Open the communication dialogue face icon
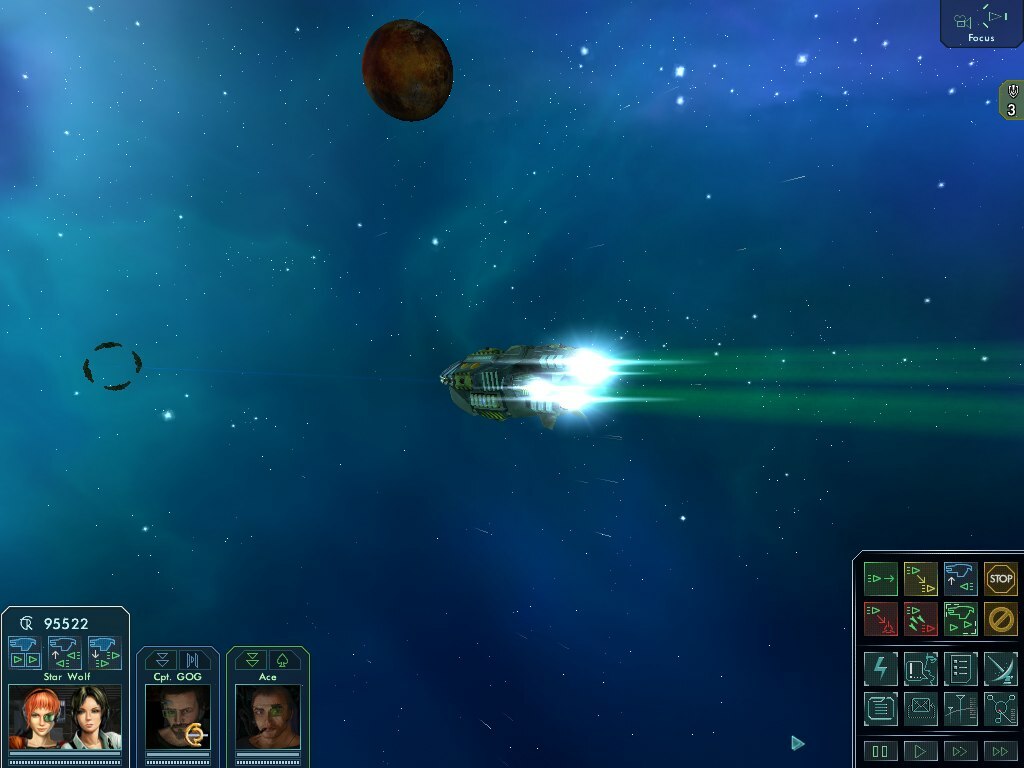Screen dimensions: 1024x768 (920, 668)
